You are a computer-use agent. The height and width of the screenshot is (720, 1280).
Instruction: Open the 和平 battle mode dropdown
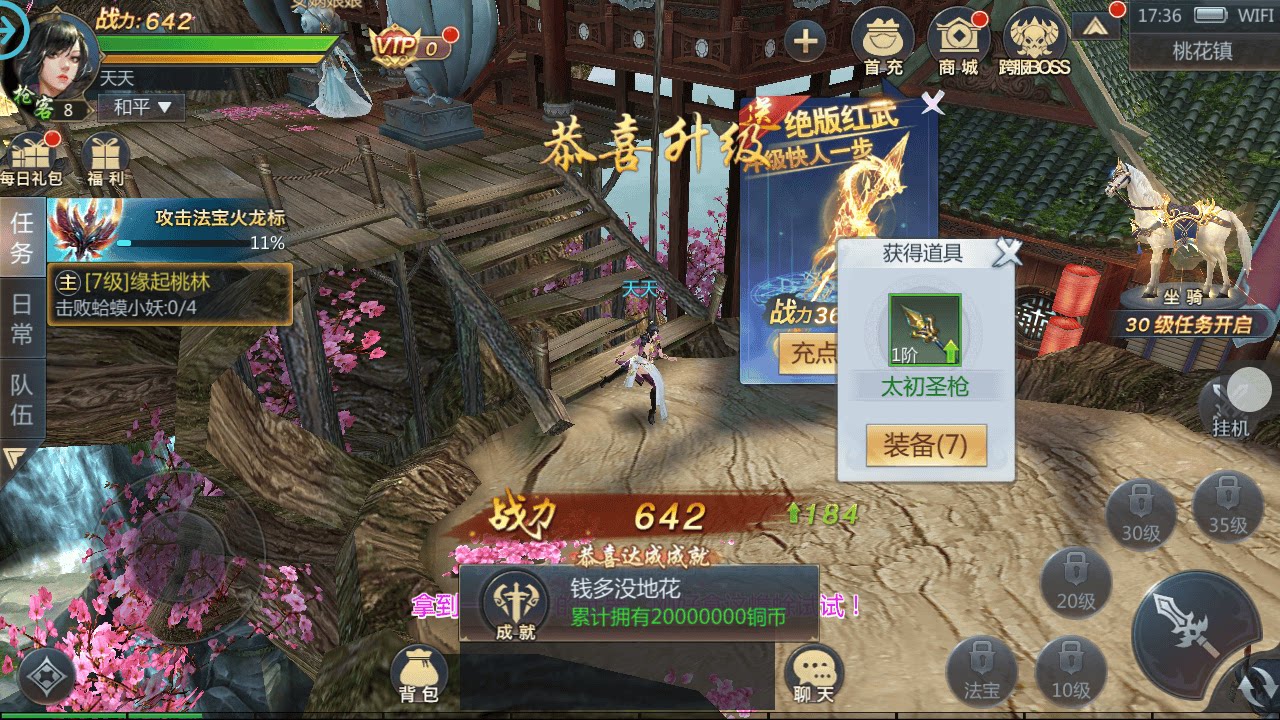tap(142, 106)
